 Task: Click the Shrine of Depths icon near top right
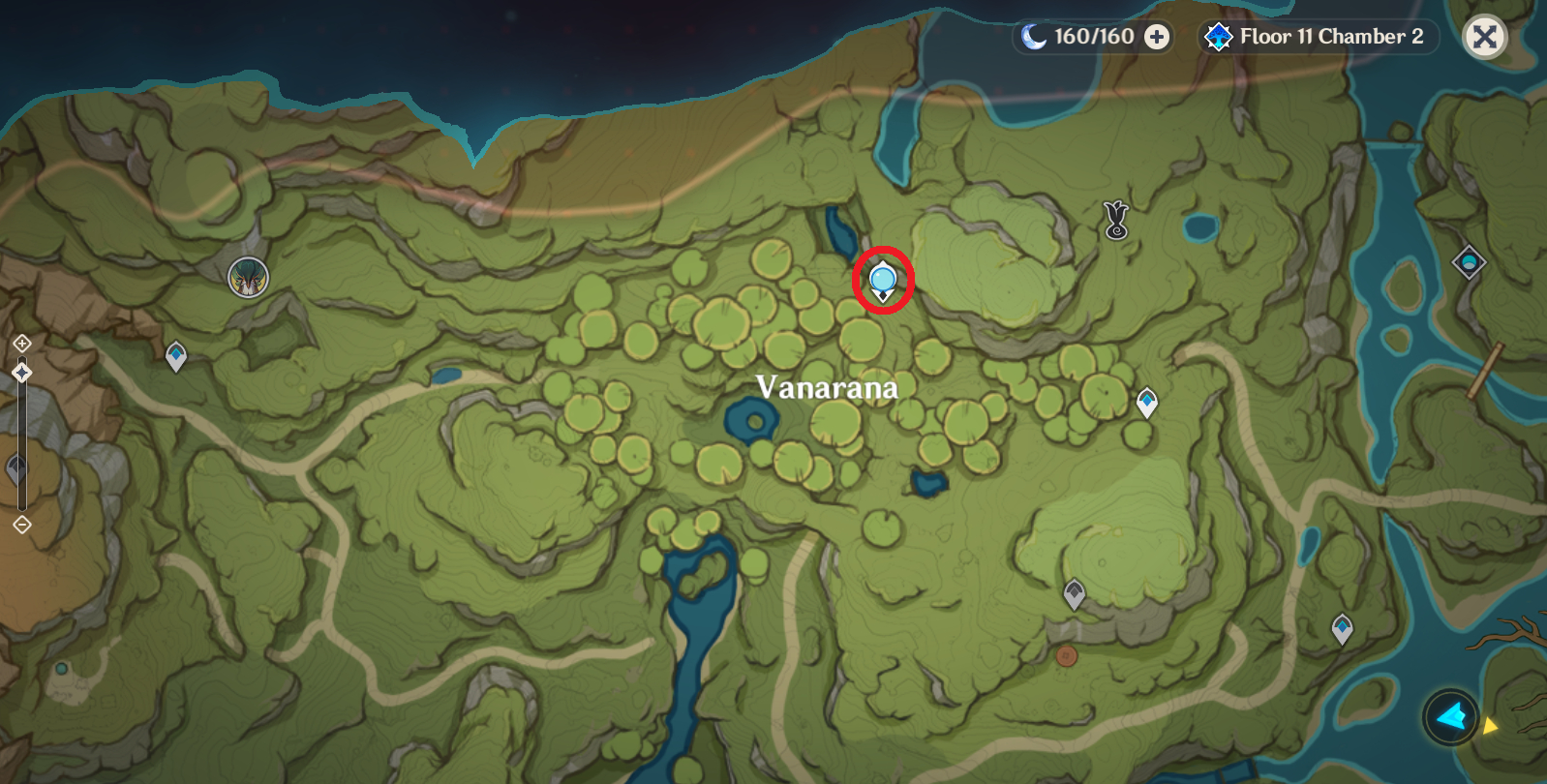pos(1471,262)
